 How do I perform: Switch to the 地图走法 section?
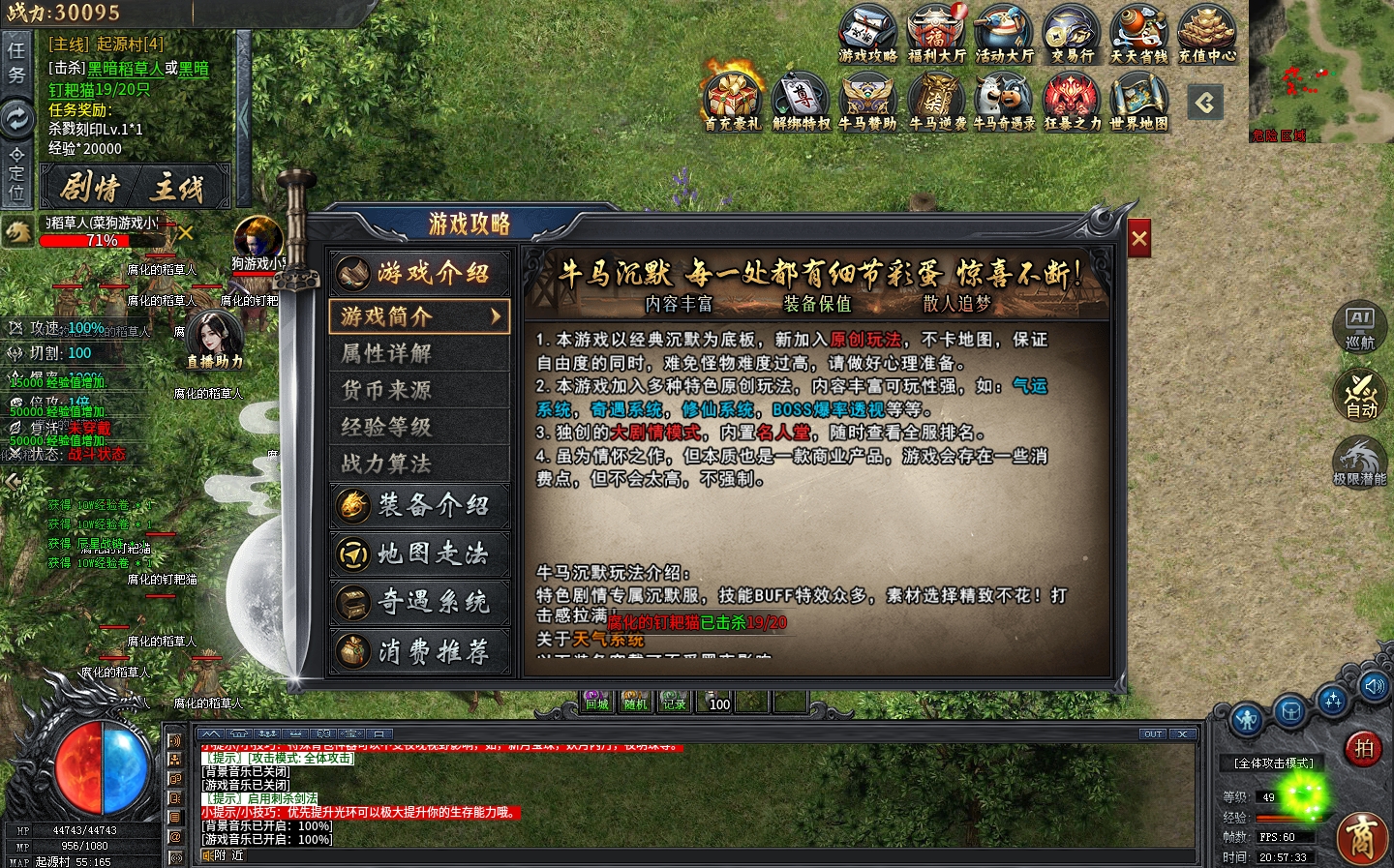click(420, 554)
